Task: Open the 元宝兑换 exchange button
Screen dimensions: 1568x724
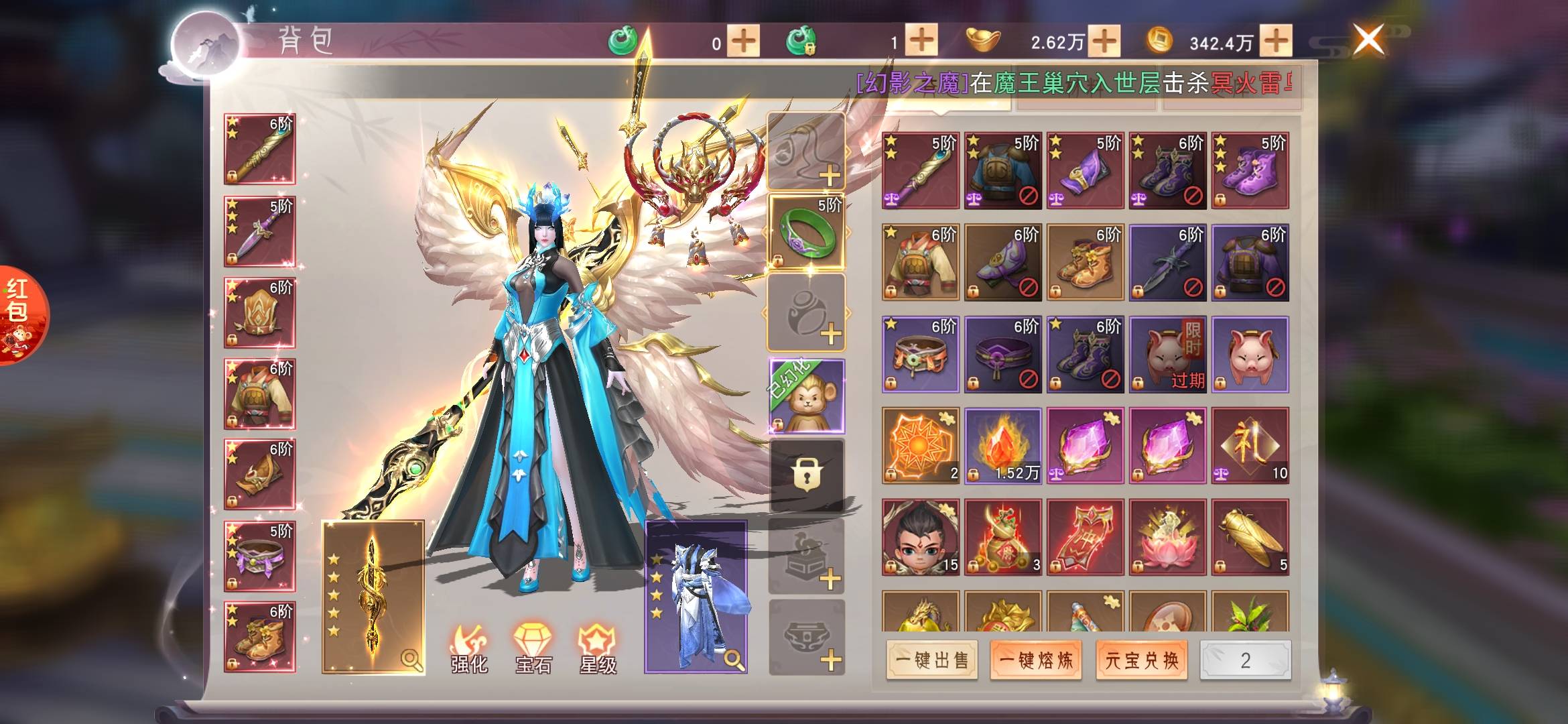Action: (1141, 660)
